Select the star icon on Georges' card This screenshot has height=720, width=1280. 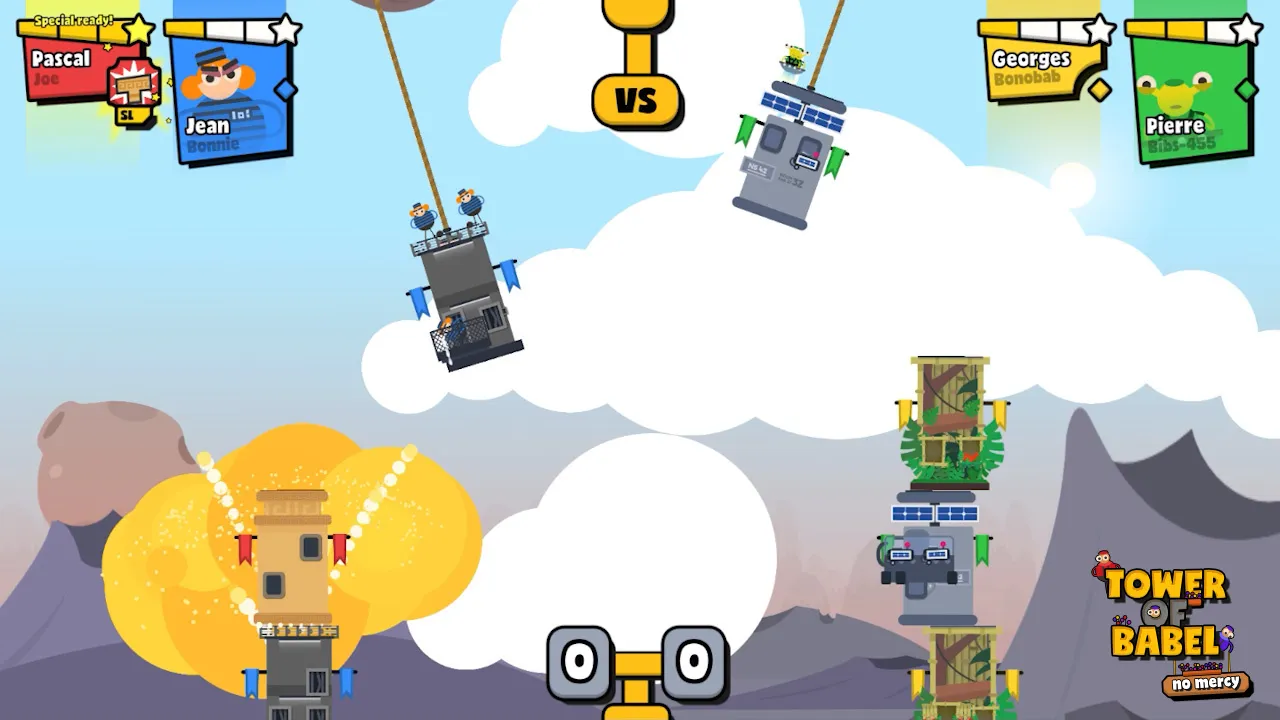coord(1100,30)
